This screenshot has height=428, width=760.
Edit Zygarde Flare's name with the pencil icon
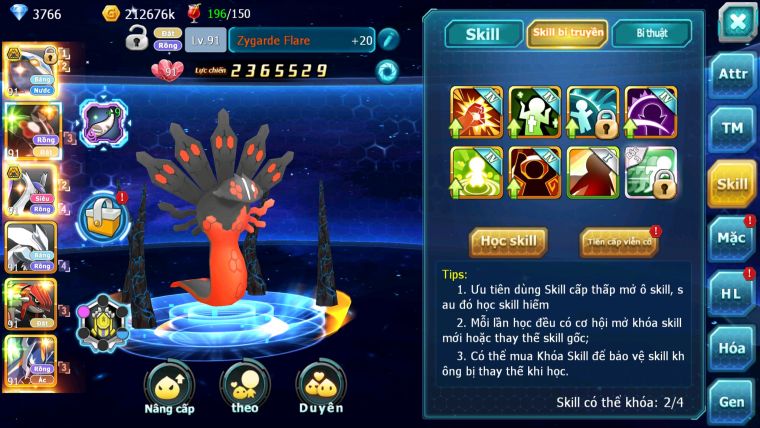(x=389, y=40)
